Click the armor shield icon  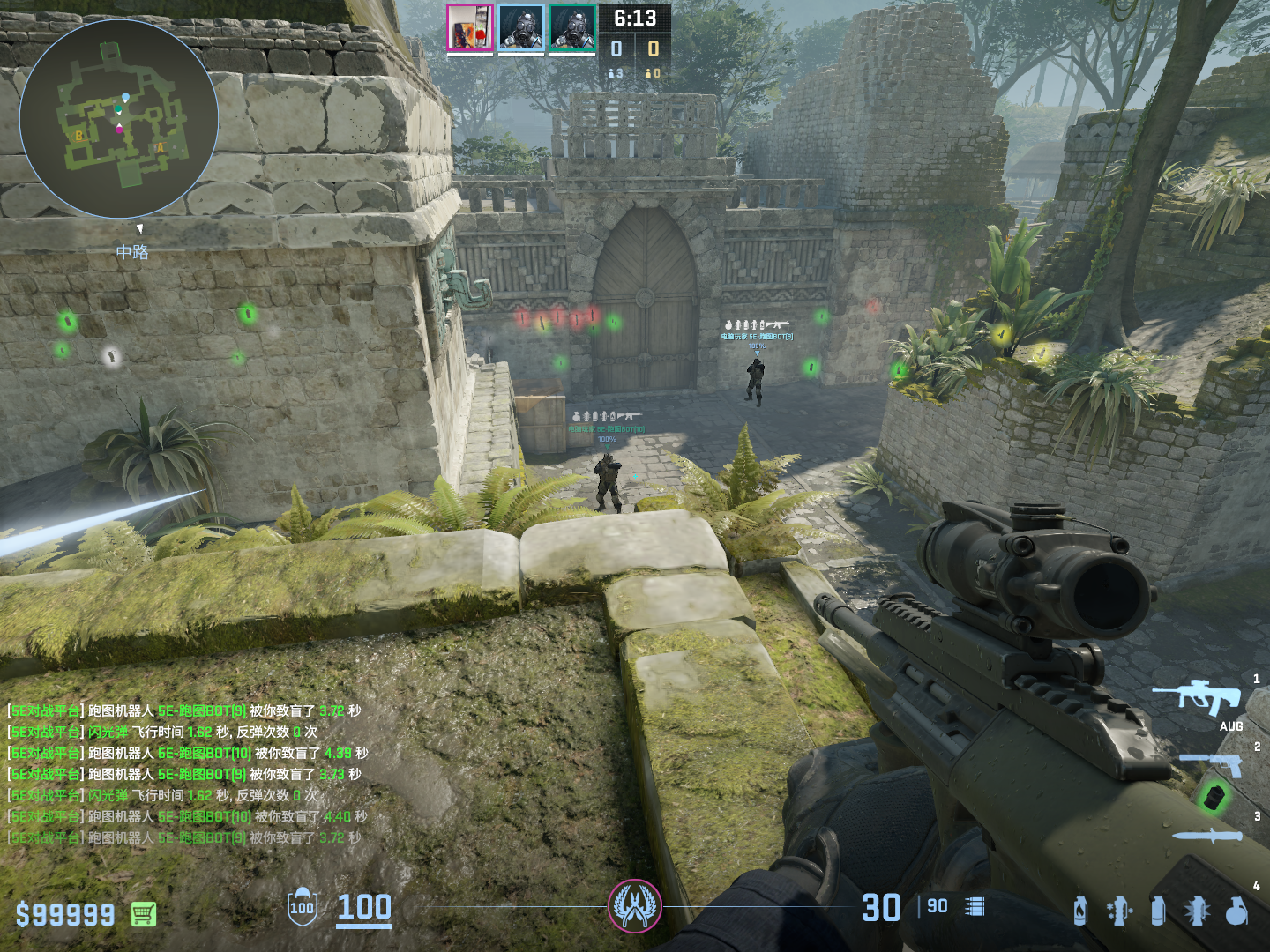(302, 907)
